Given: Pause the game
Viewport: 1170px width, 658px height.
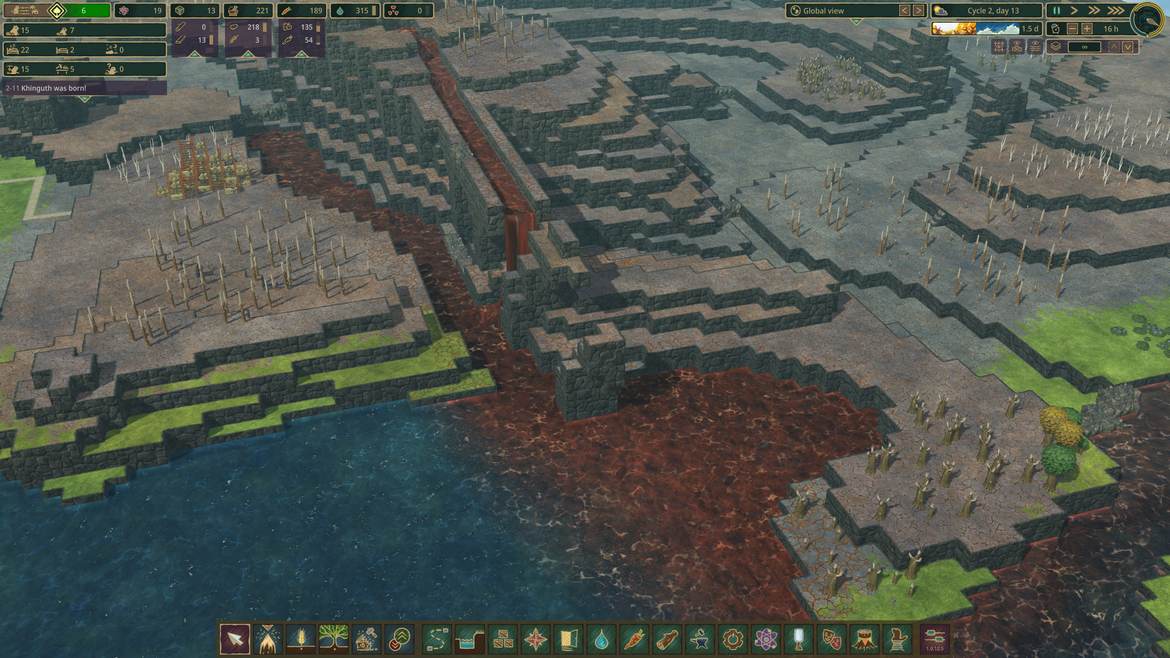Looking at the screenshot, I should pyautogui.click(x=1056, y=10).
